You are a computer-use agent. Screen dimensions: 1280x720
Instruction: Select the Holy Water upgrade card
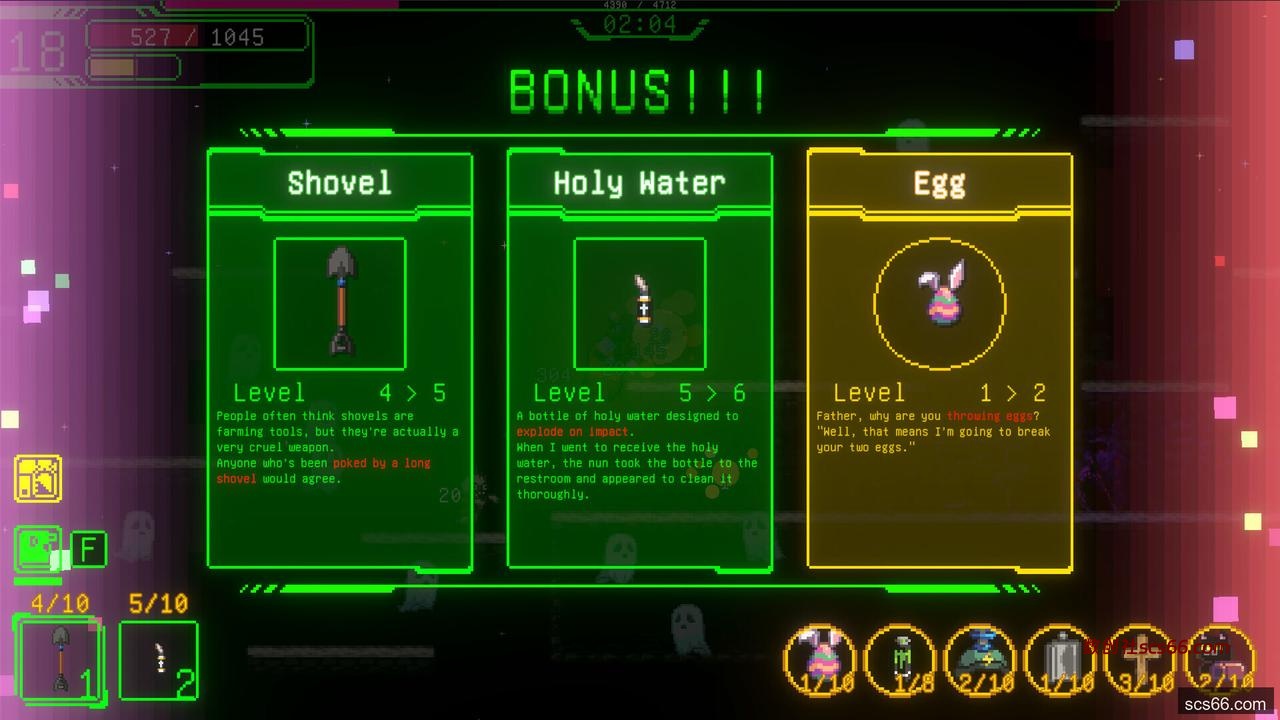pyautogui.click(x=639, y=361)
